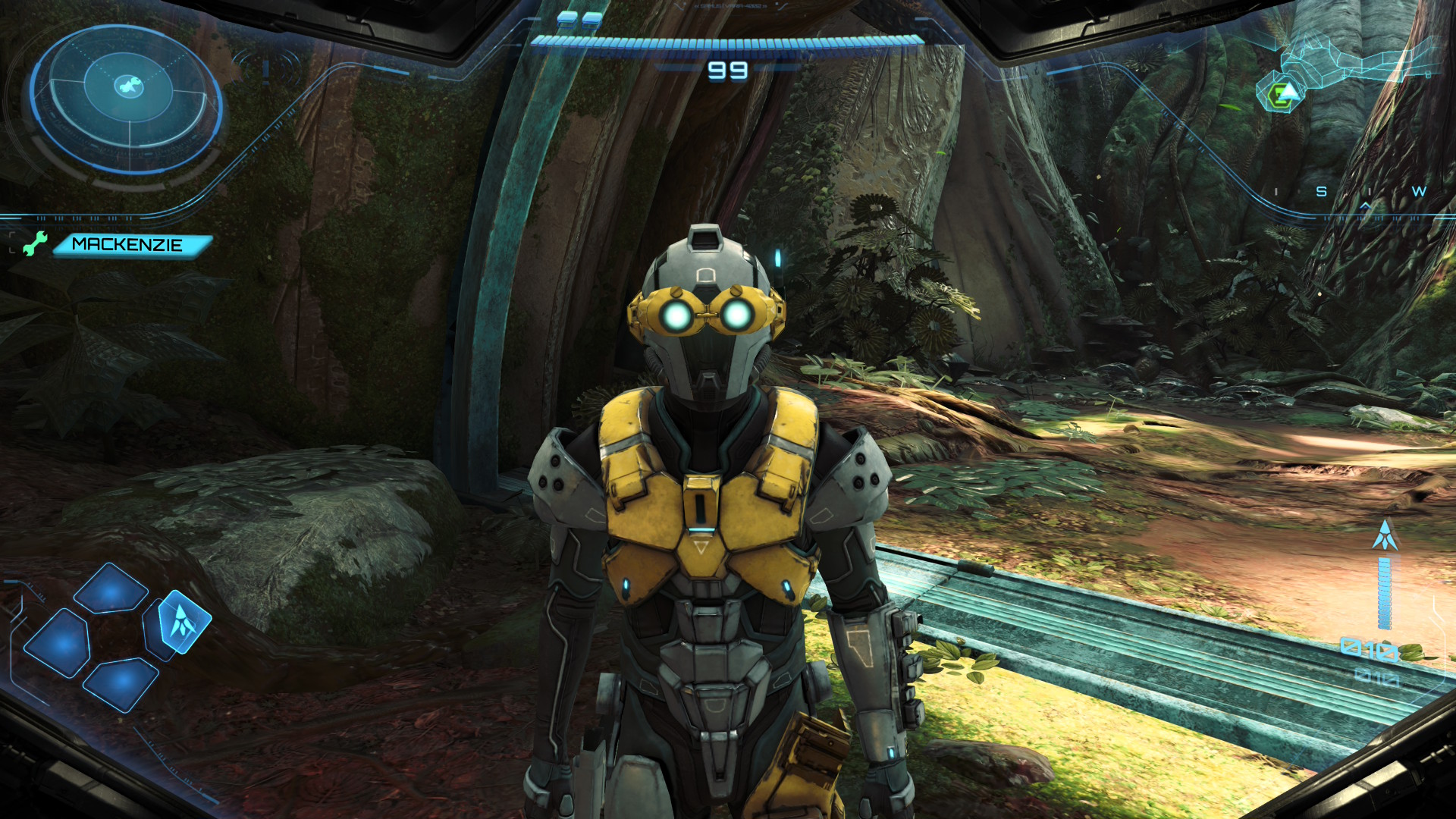Image resolution: width=1456 pixels, height=819 pixels.
Task: Select the MACKENZIE name tag
Action: 130,245
